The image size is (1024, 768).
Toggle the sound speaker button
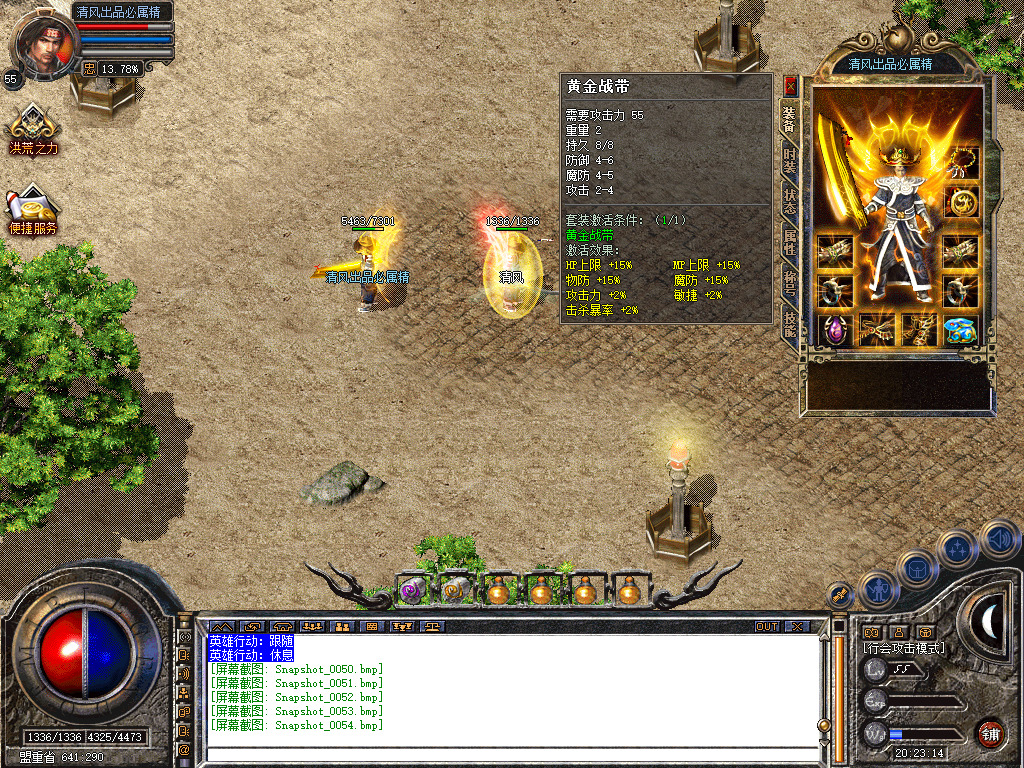tap(1000, 539)
